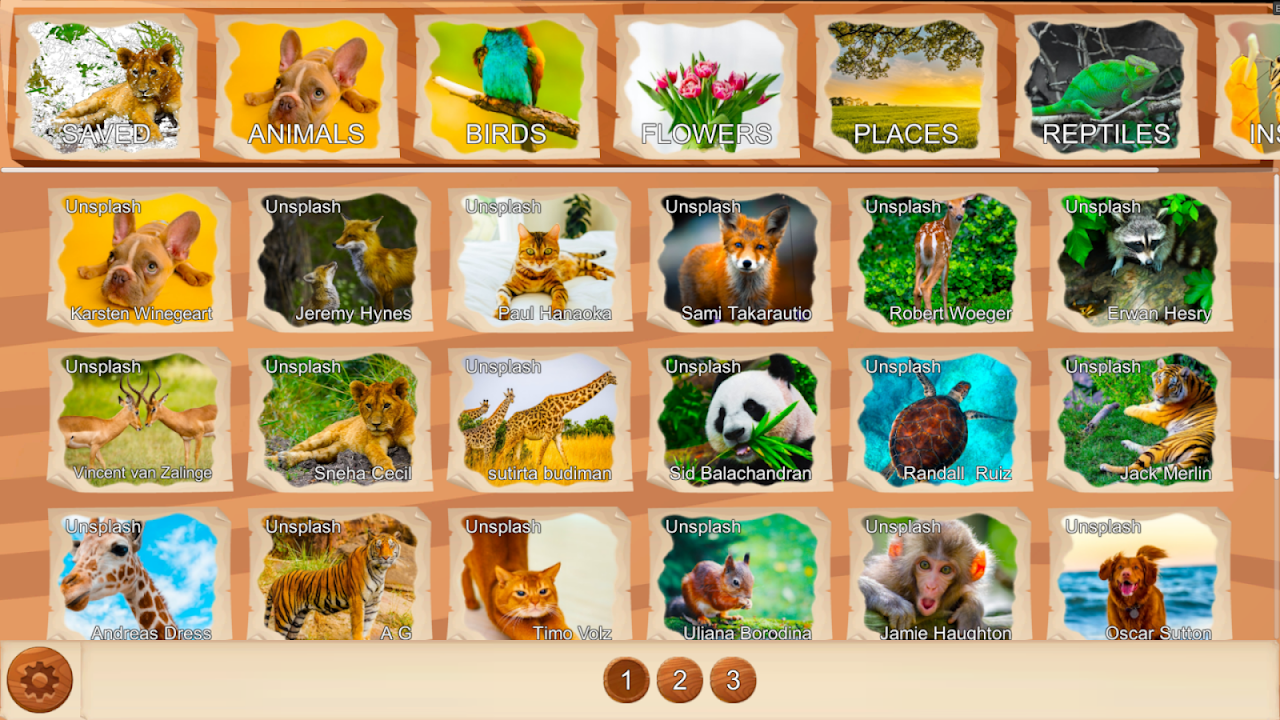1280x720 pixels.
Task: Pick the panda puzzle by Sid Balachandran
Action: (x=740, y=420)
